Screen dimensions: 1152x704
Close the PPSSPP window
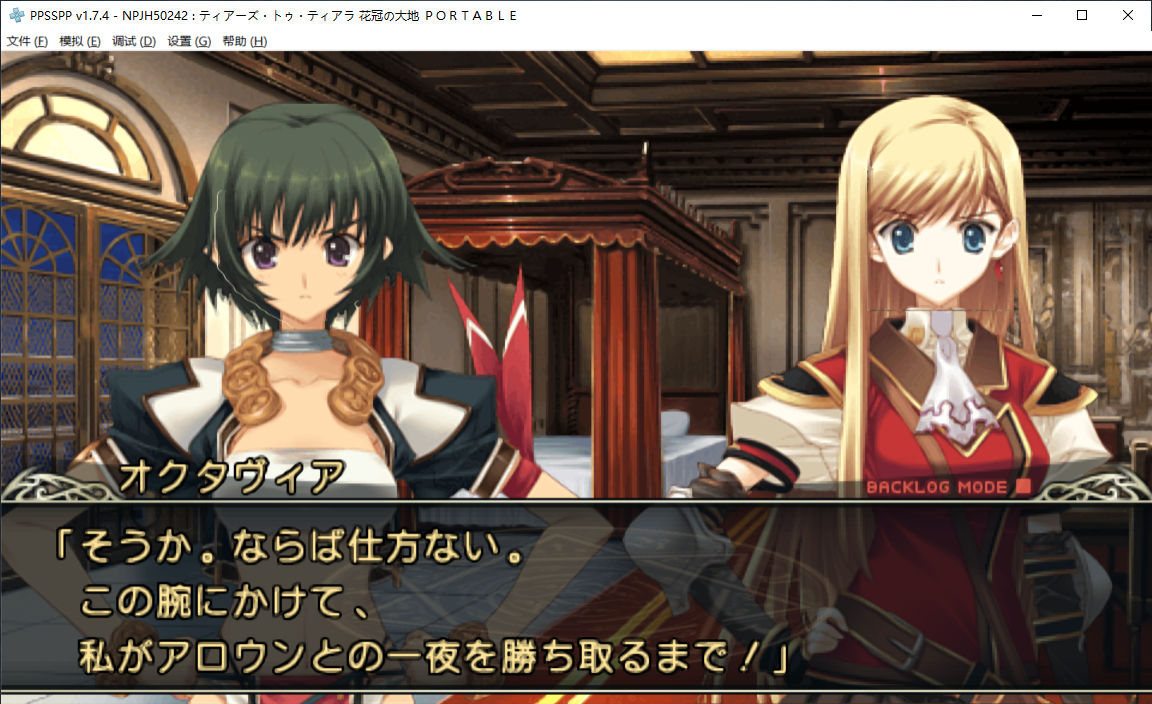pos(1128,15)
